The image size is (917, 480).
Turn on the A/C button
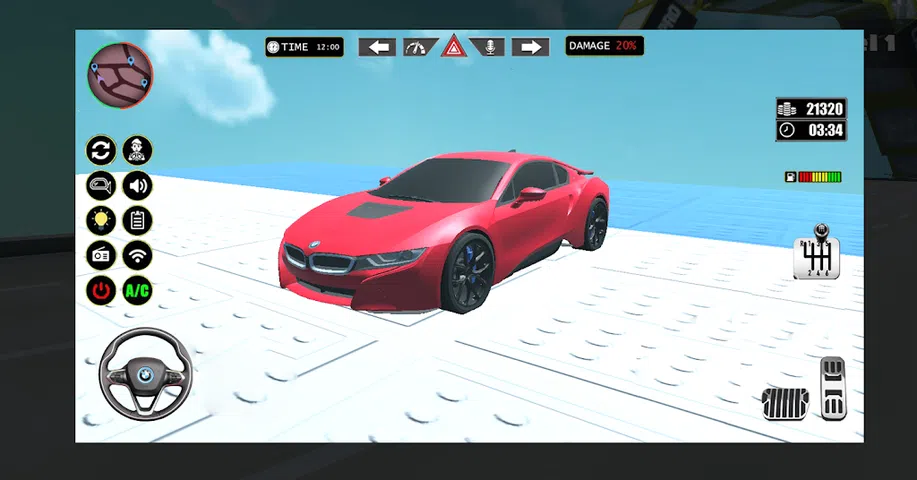point(137,291)
